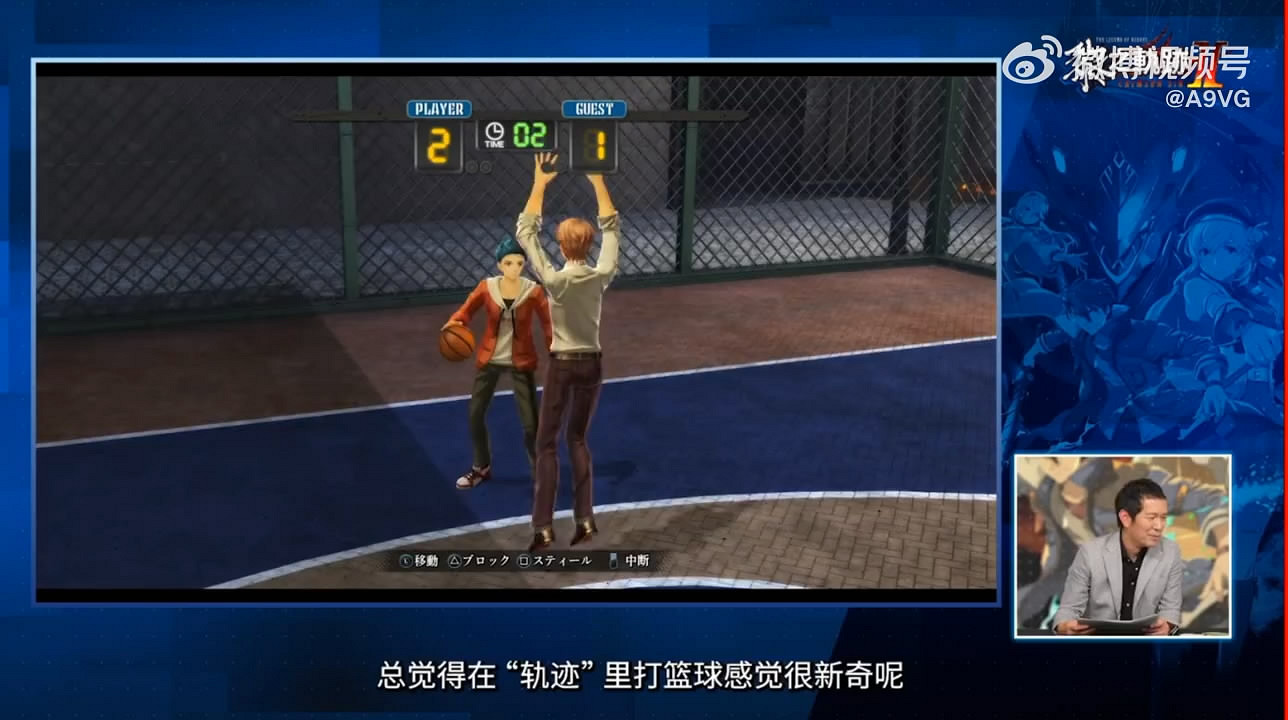Click the clock icon on the scoreboard
The image size is (1288, 720).
tap(494, 129)
